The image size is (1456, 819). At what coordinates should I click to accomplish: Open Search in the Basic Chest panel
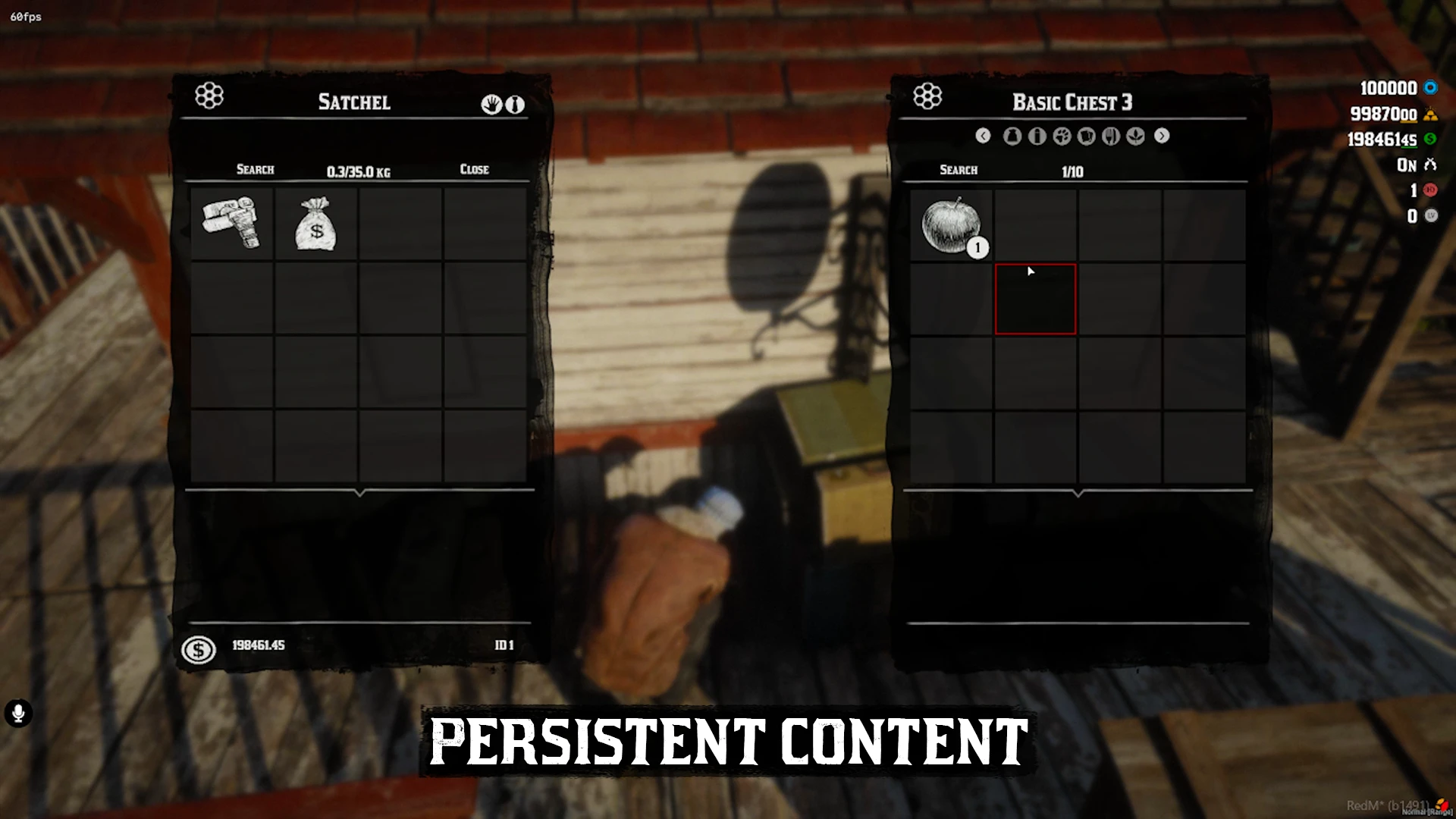tap(959, 170)
